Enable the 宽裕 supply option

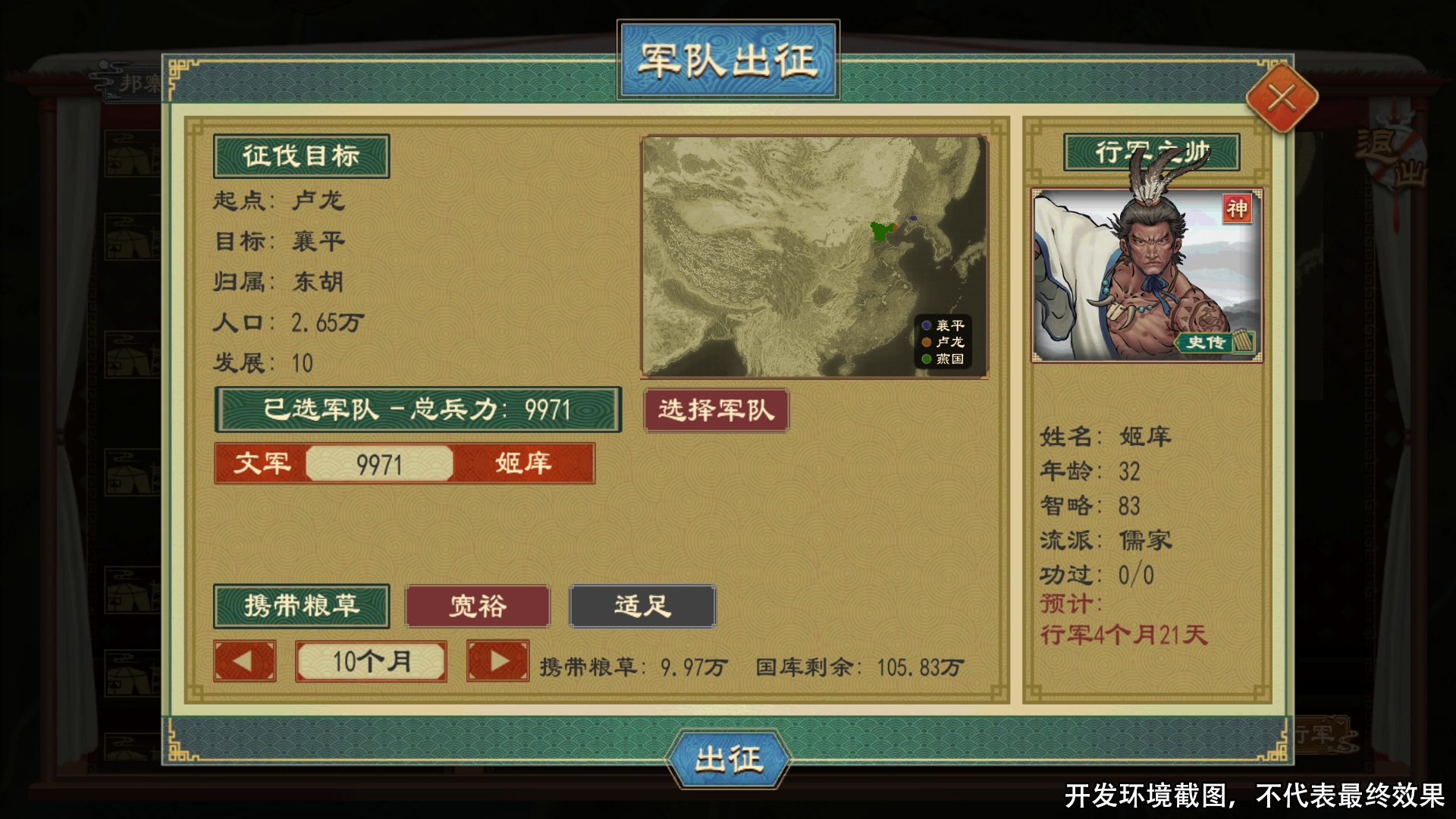476,606
